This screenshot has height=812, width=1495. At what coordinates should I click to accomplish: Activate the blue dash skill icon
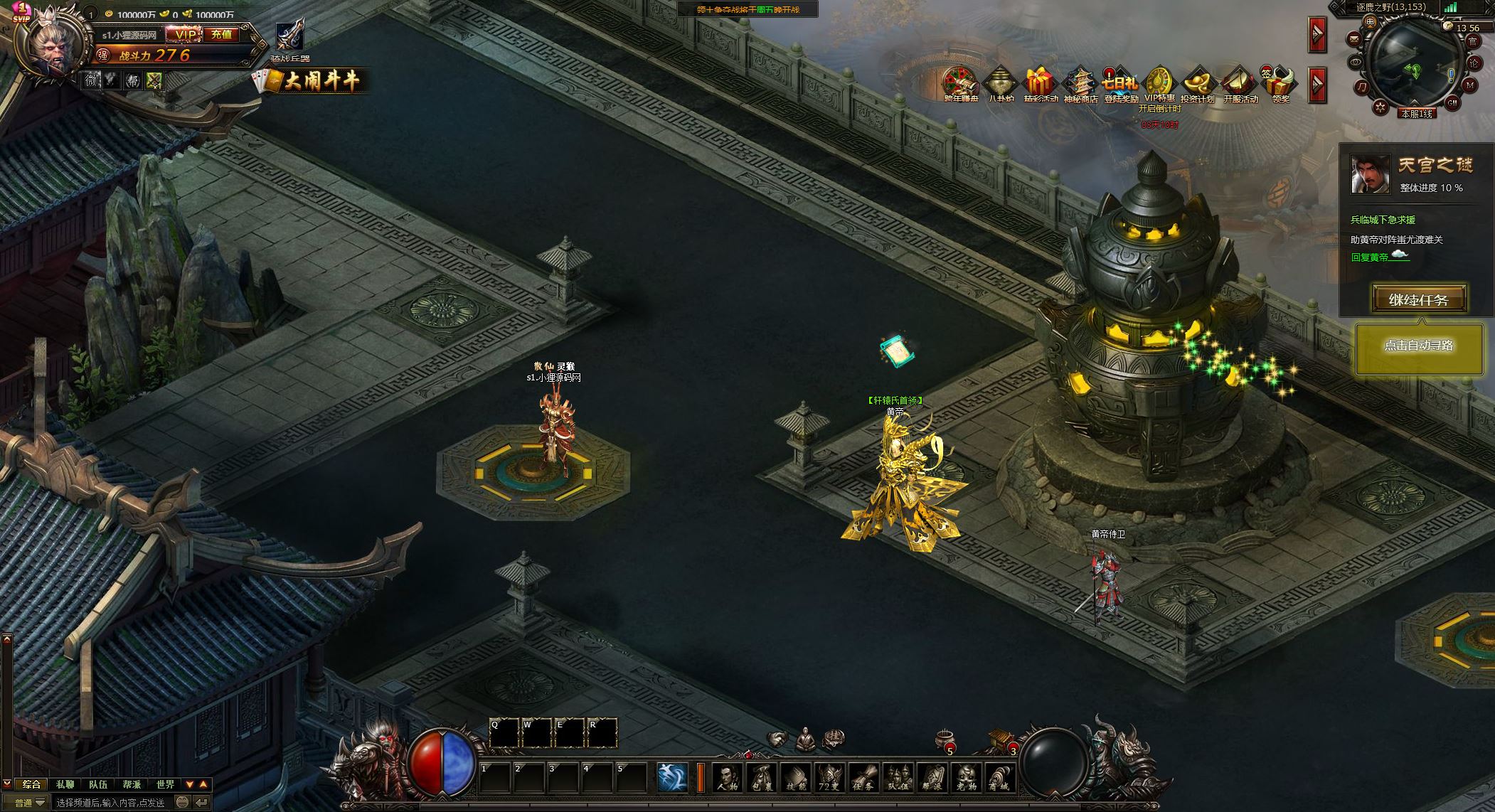click(671, 777)
